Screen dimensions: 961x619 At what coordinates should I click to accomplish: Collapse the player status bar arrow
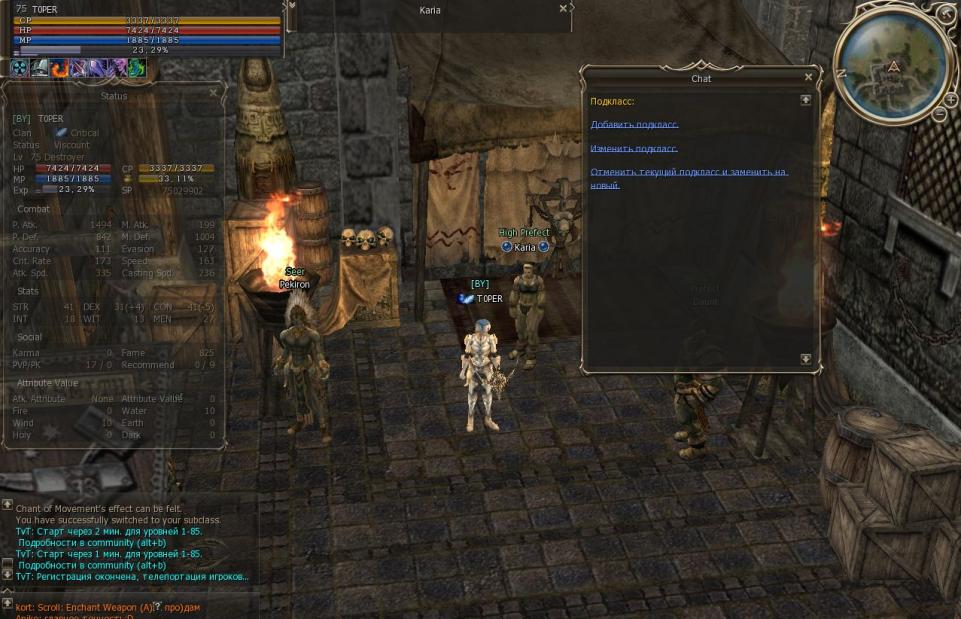[291, 6]
